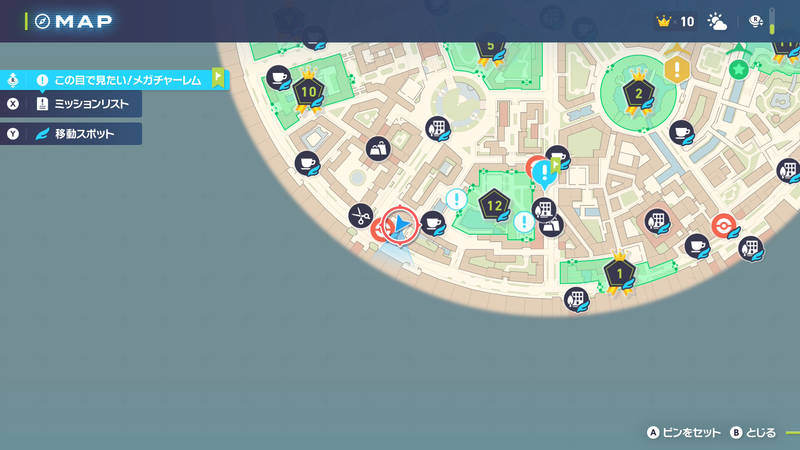Select the wild zone 2 marker
The width and height of the screenshot is (800, 450).
pos(638,95)
